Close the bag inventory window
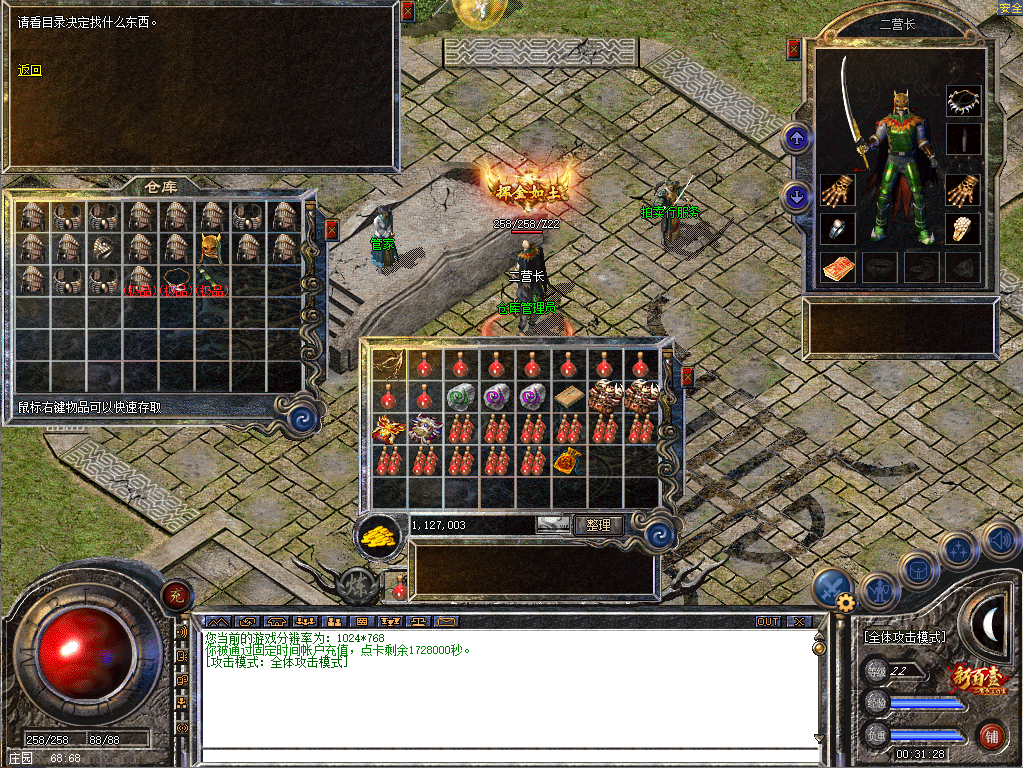Screen dimensions: 1023x768 point(687,376)
